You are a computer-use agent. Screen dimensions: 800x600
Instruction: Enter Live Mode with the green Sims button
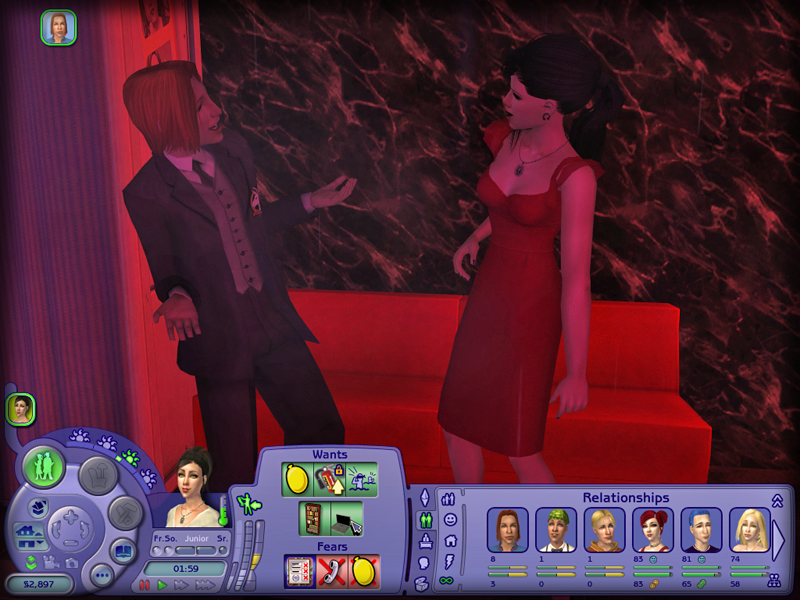coord(44,467)
